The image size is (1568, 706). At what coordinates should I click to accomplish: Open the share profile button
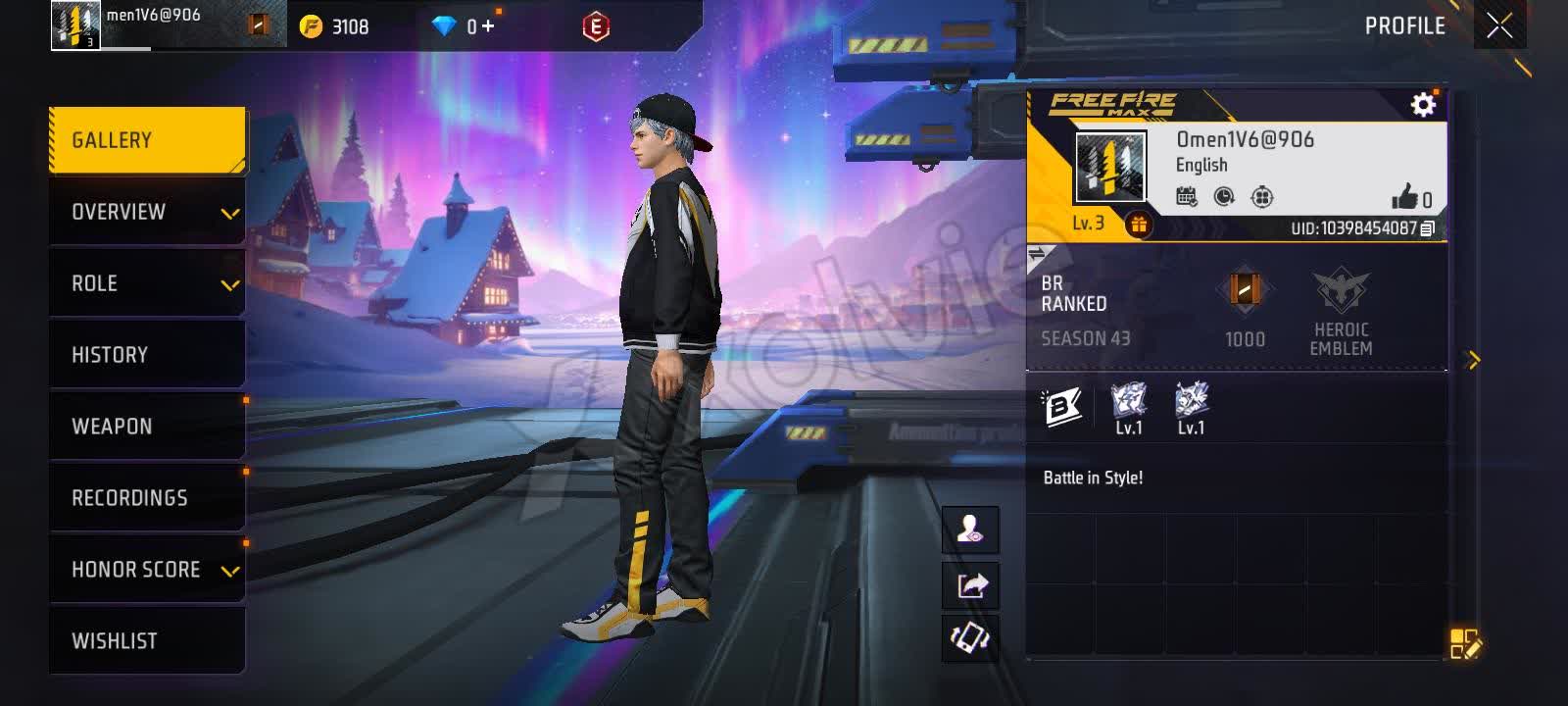coord(970,585)
